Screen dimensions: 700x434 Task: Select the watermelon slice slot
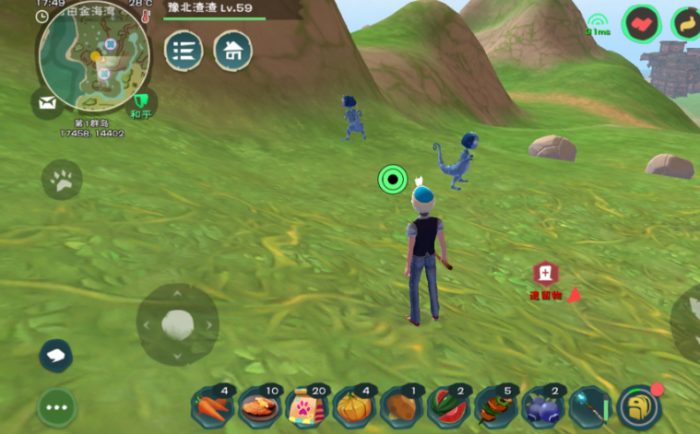pyautogui.click(x=448, y=407)
